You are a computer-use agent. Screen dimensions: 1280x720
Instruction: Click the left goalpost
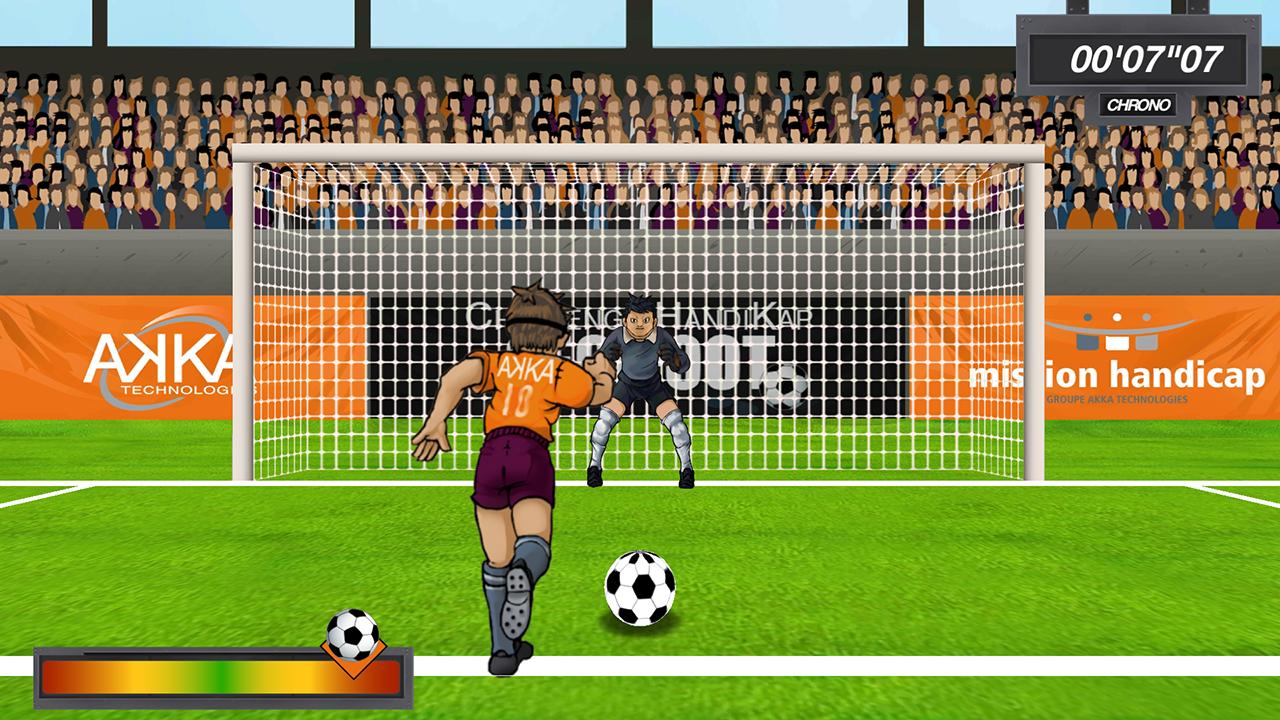(x=243, y=320)
